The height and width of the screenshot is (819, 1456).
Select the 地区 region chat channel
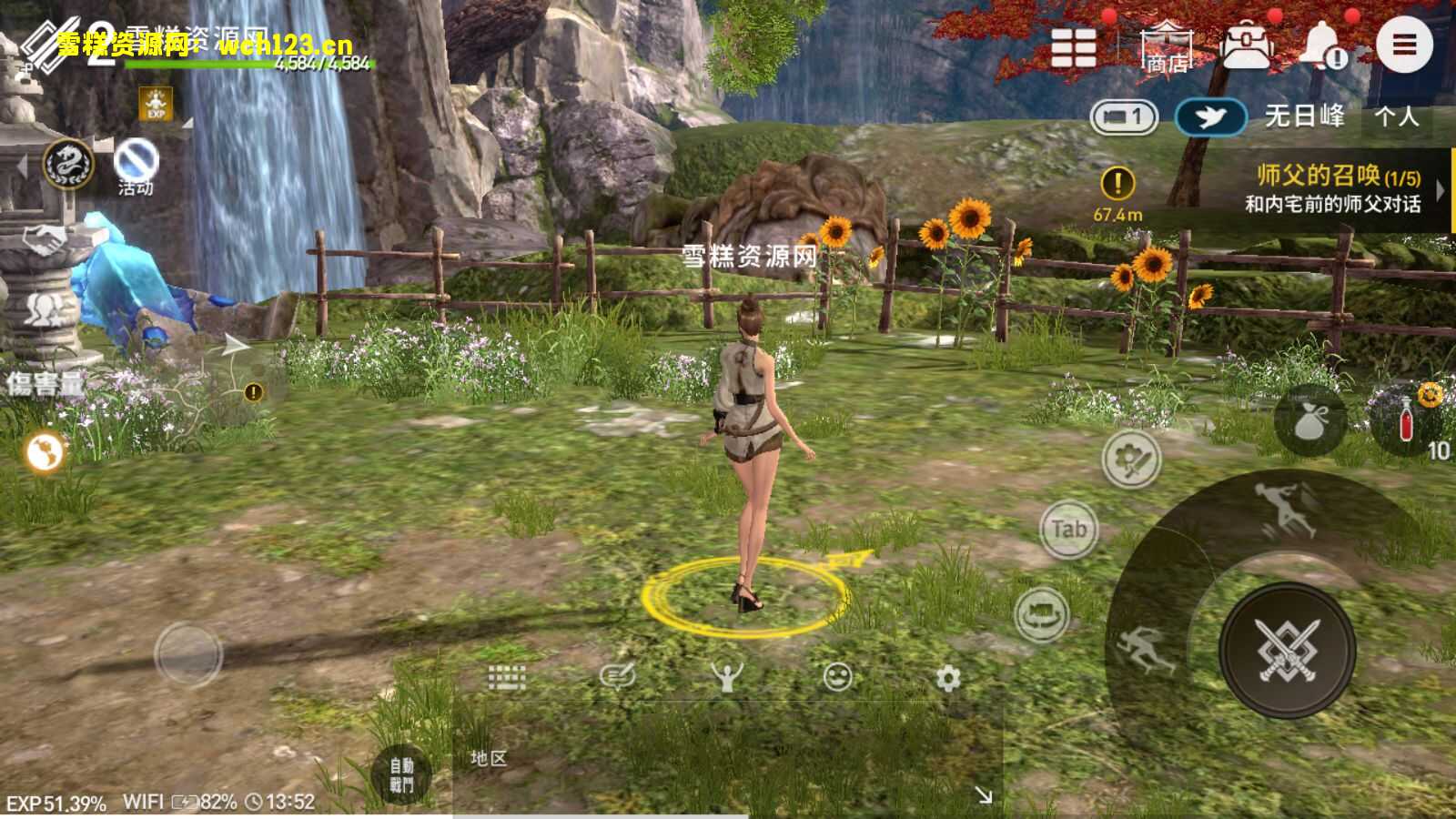click(489, 757)
